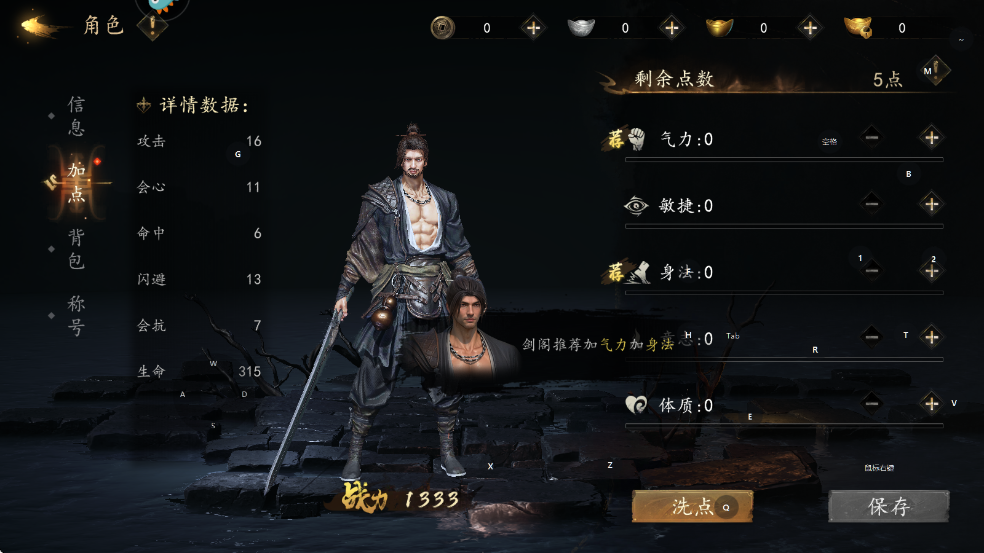Reduce 体质 with the minus button
984x553 pixels.
[872, 403]
